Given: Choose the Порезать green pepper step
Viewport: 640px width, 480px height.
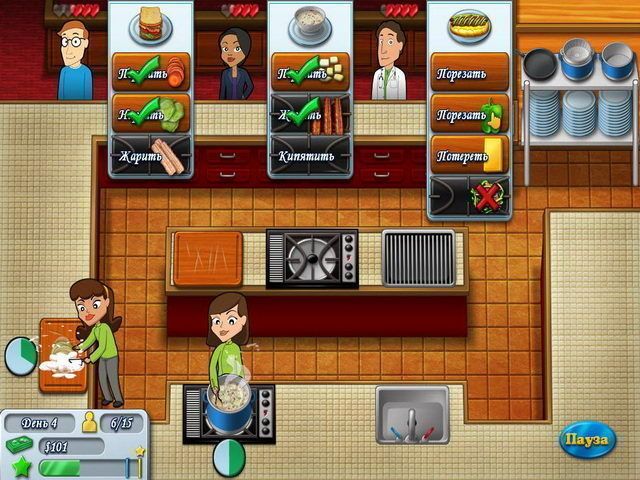Looking at the screenshot, I should (470, 113).
